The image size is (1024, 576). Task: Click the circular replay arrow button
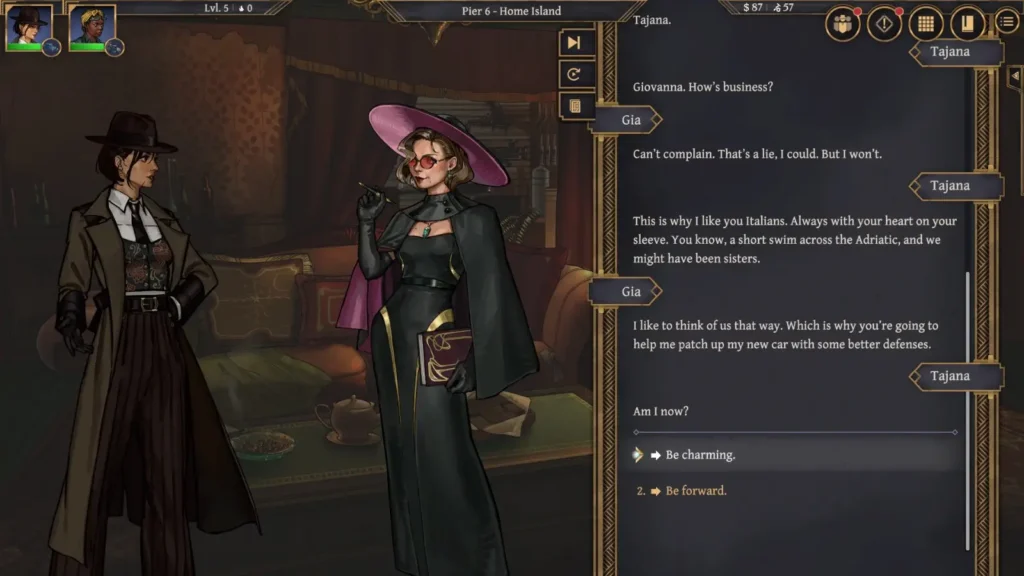click(x=574, y=74)
